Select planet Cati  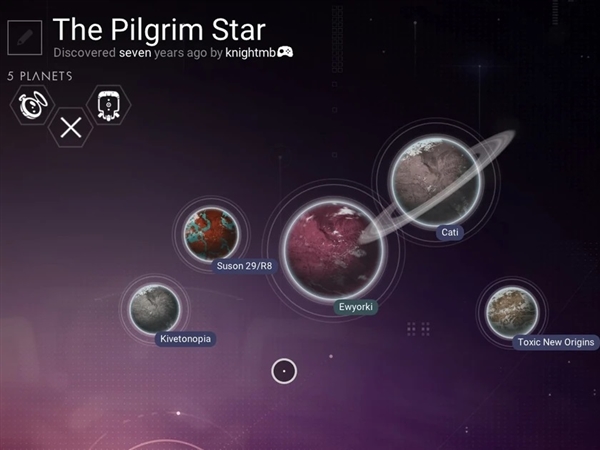point(430,181)
